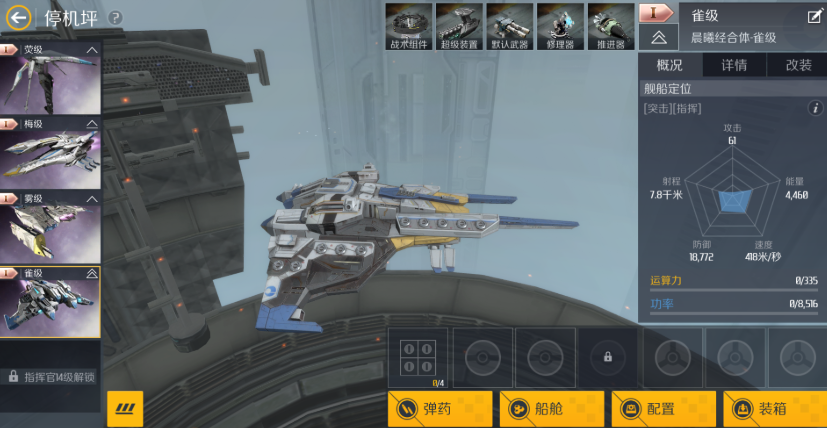Screen dimensions: 827x428
Task: Select the first ship thumbnail in the list
Action: click(50, 79)
